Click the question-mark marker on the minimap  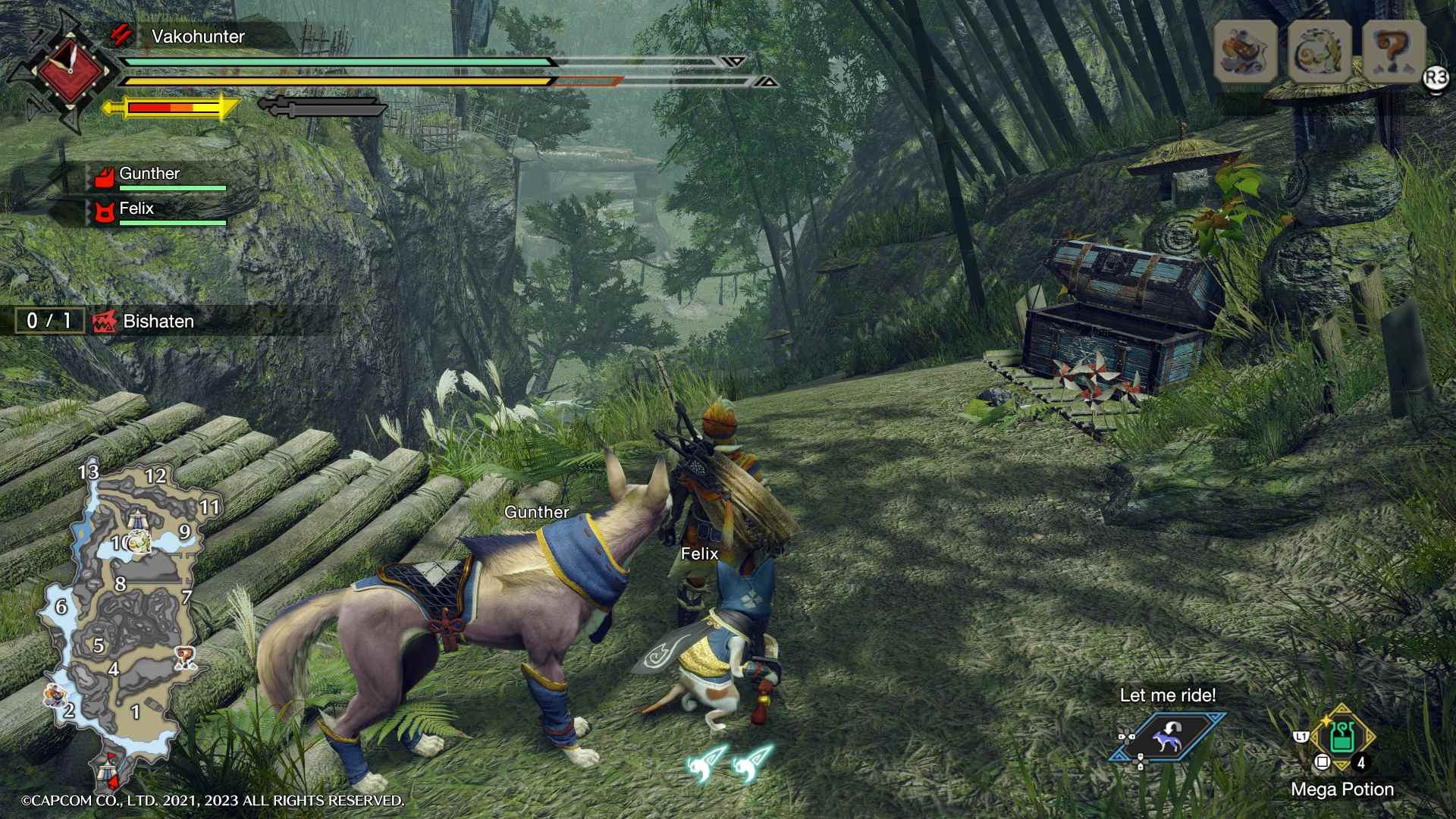[185, 656]
